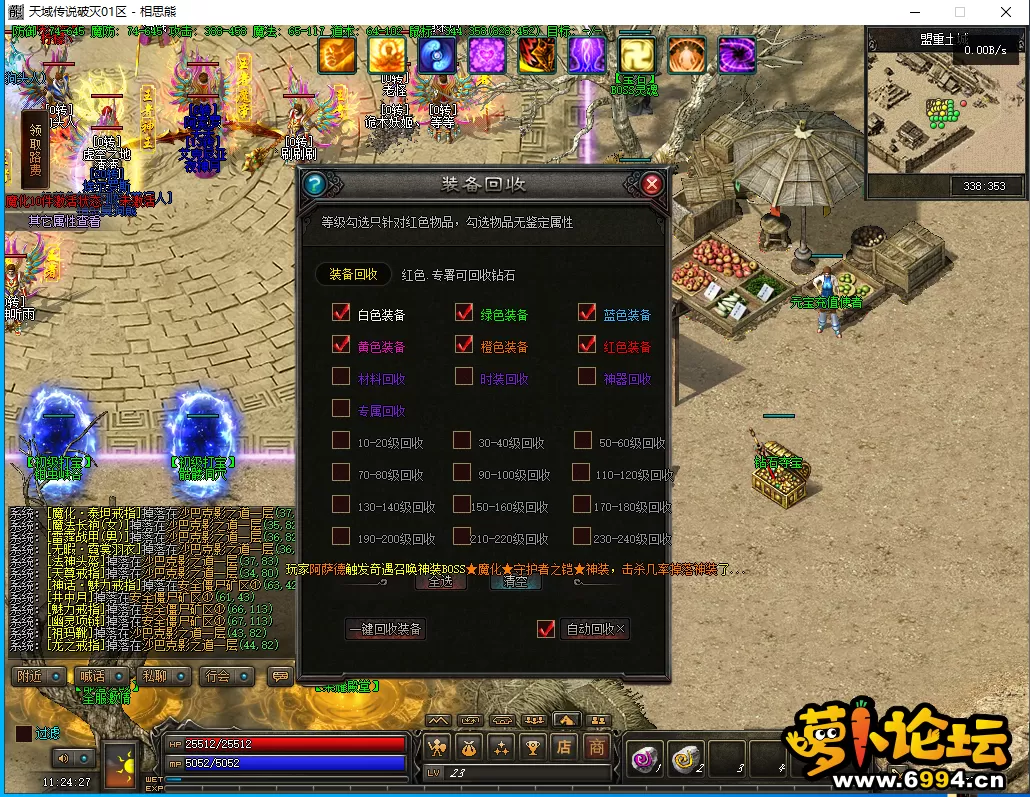
Task: Open the blue question mark help
Action: coord(314,184)
